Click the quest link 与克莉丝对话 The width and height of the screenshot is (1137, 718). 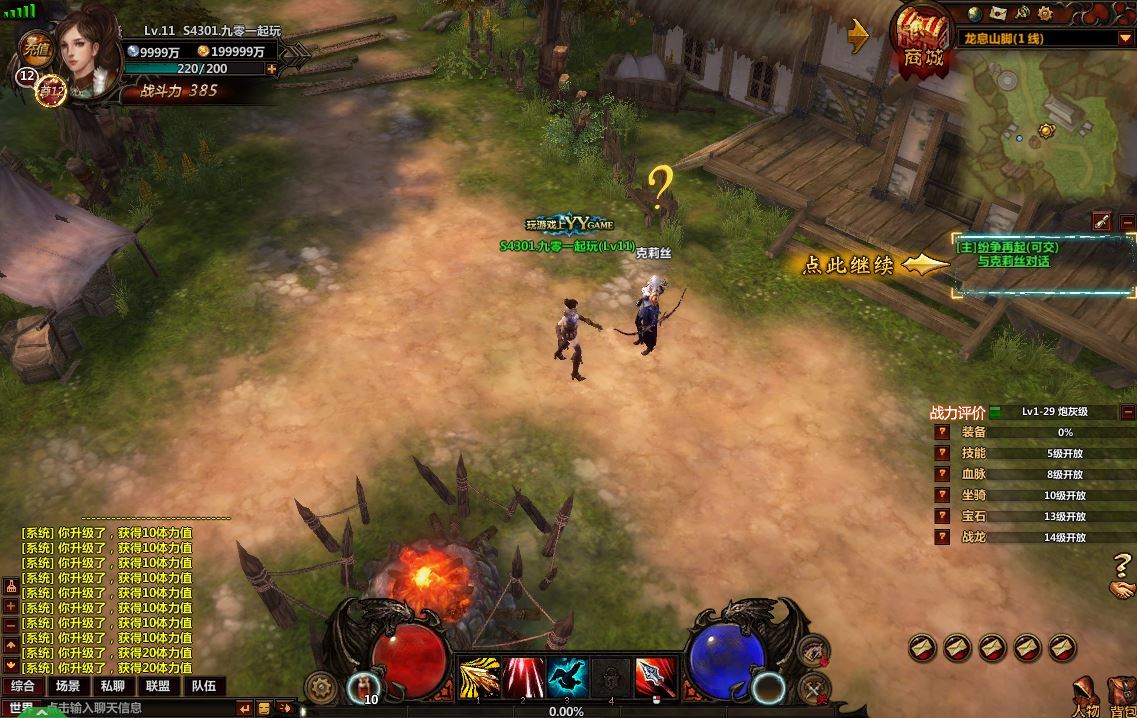tap(1014, 262)
